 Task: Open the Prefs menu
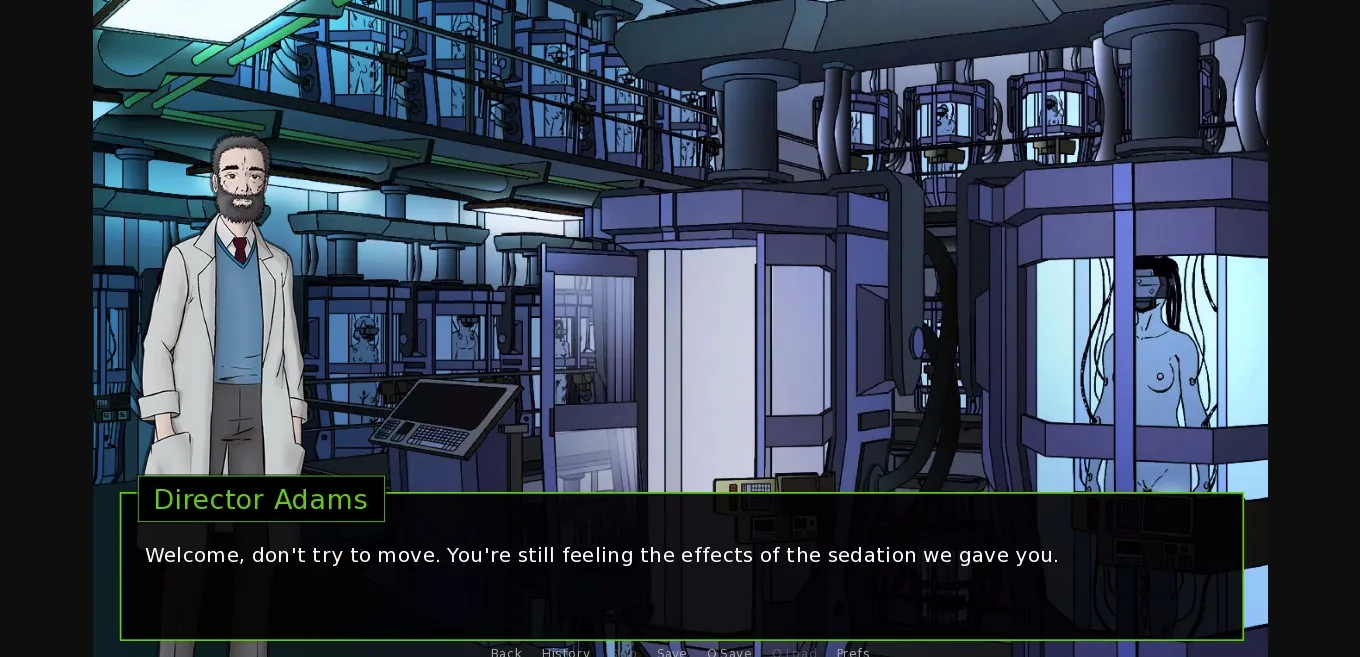(853, 652)
